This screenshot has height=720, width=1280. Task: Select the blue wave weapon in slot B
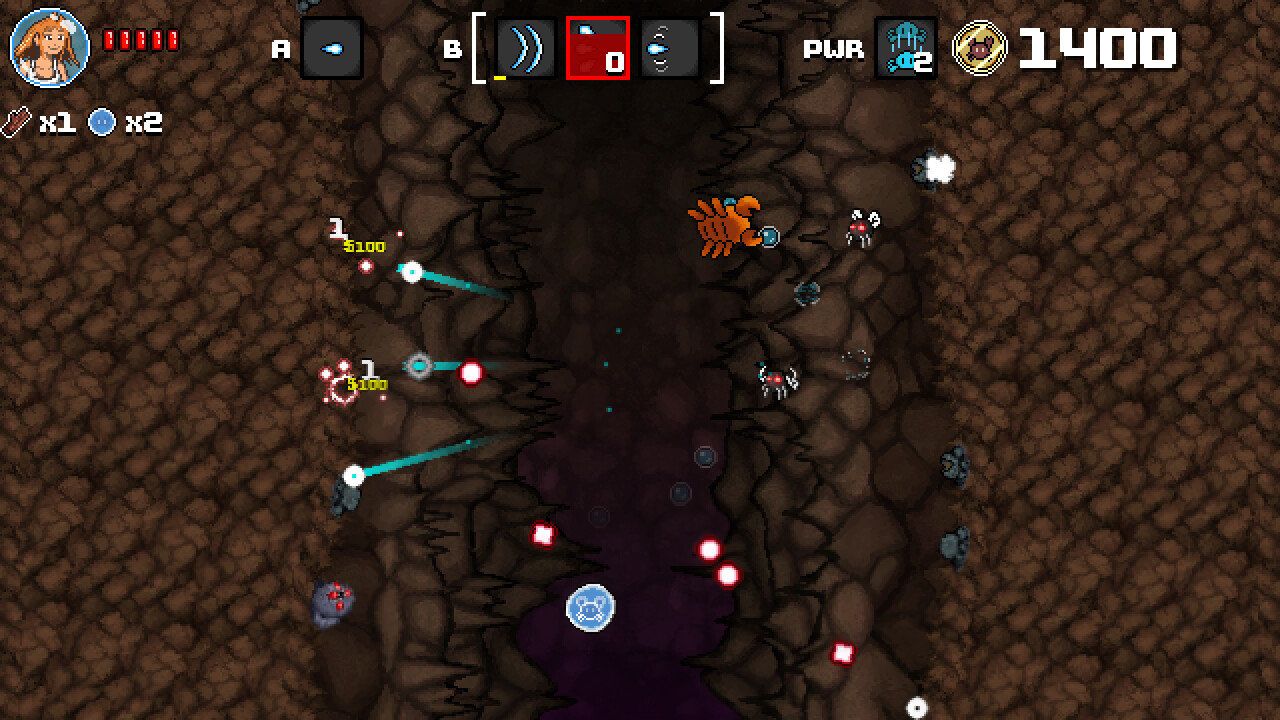pos(526,47)
